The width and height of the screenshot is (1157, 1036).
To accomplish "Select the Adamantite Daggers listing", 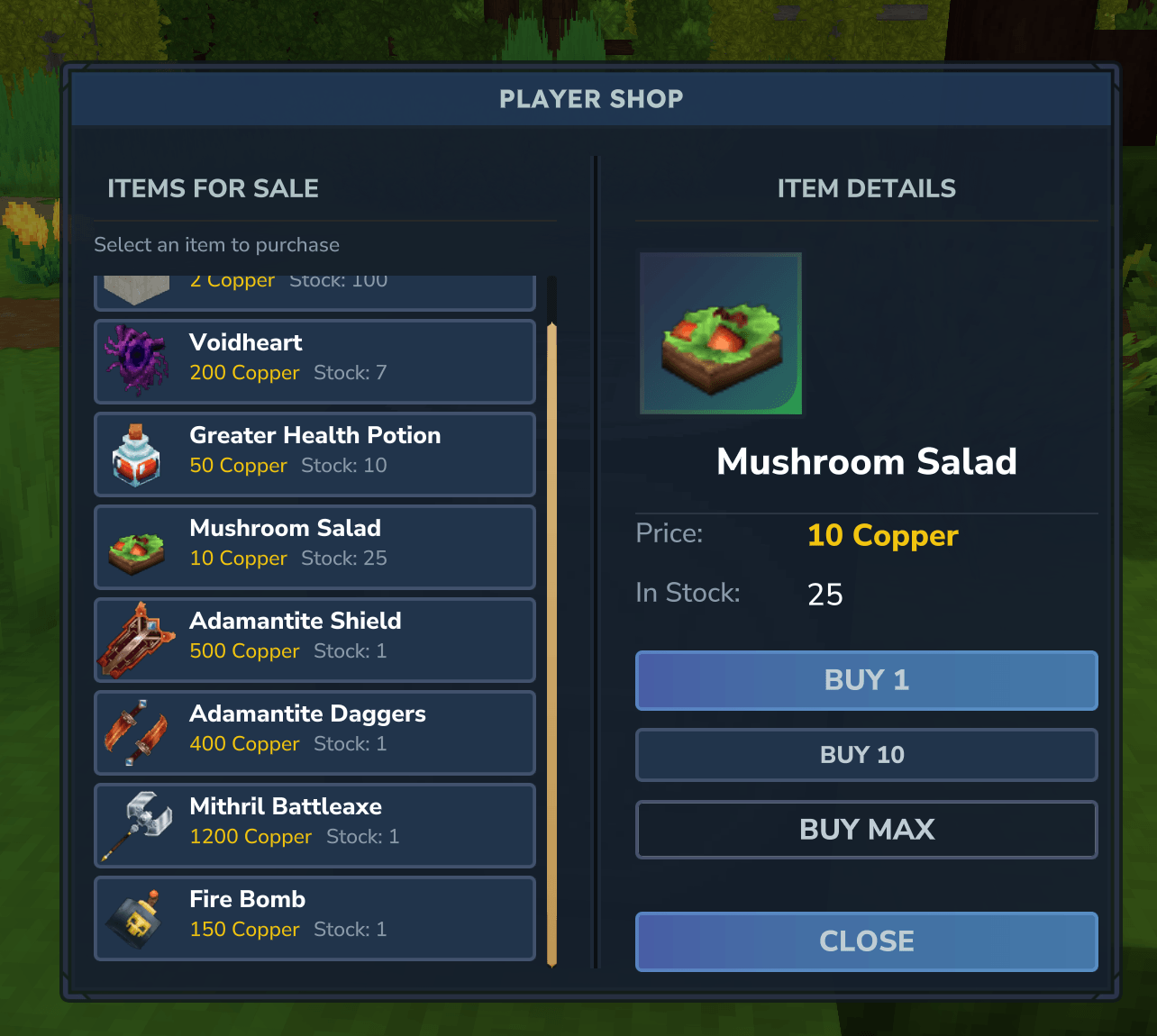I will [x=314, y=732].
